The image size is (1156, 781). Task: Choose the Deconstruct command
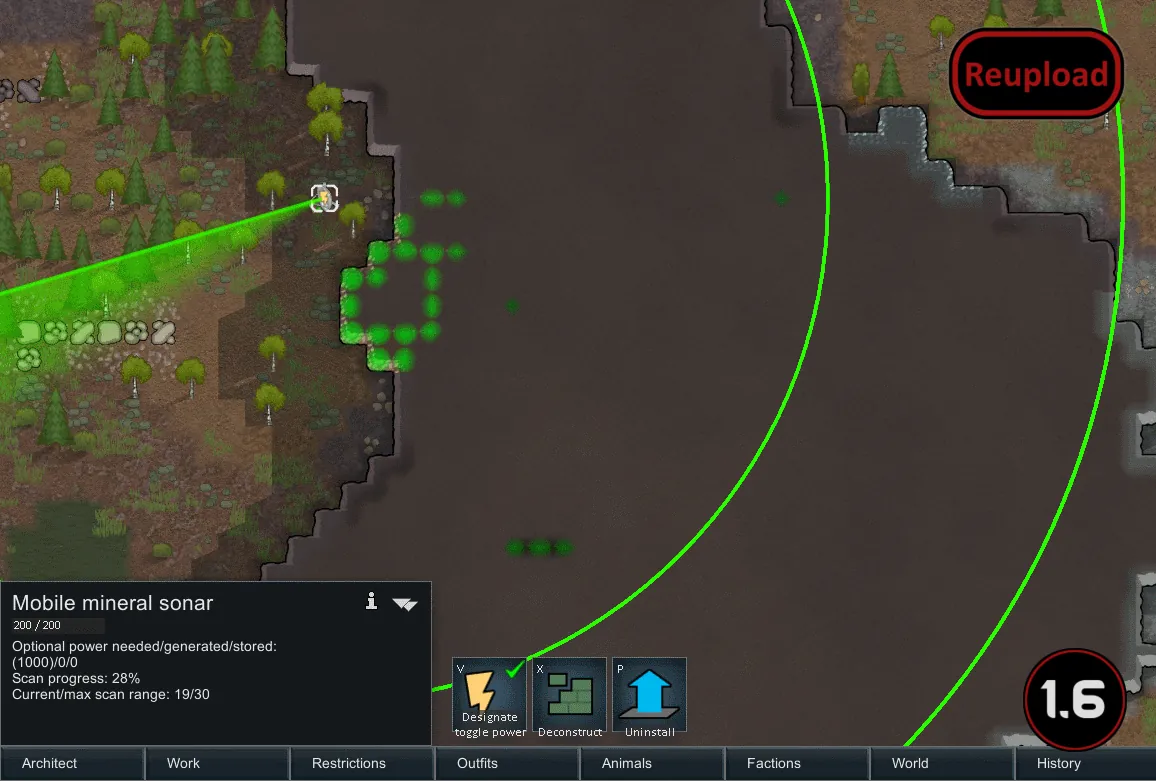570,697
